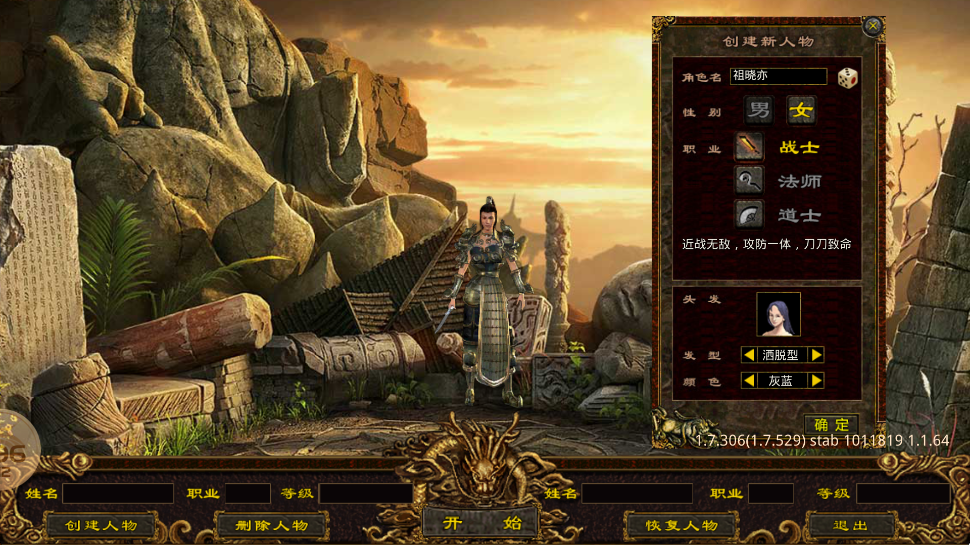Click the character name input field
This screenshot has width=970, height=545.
[778, 76]
